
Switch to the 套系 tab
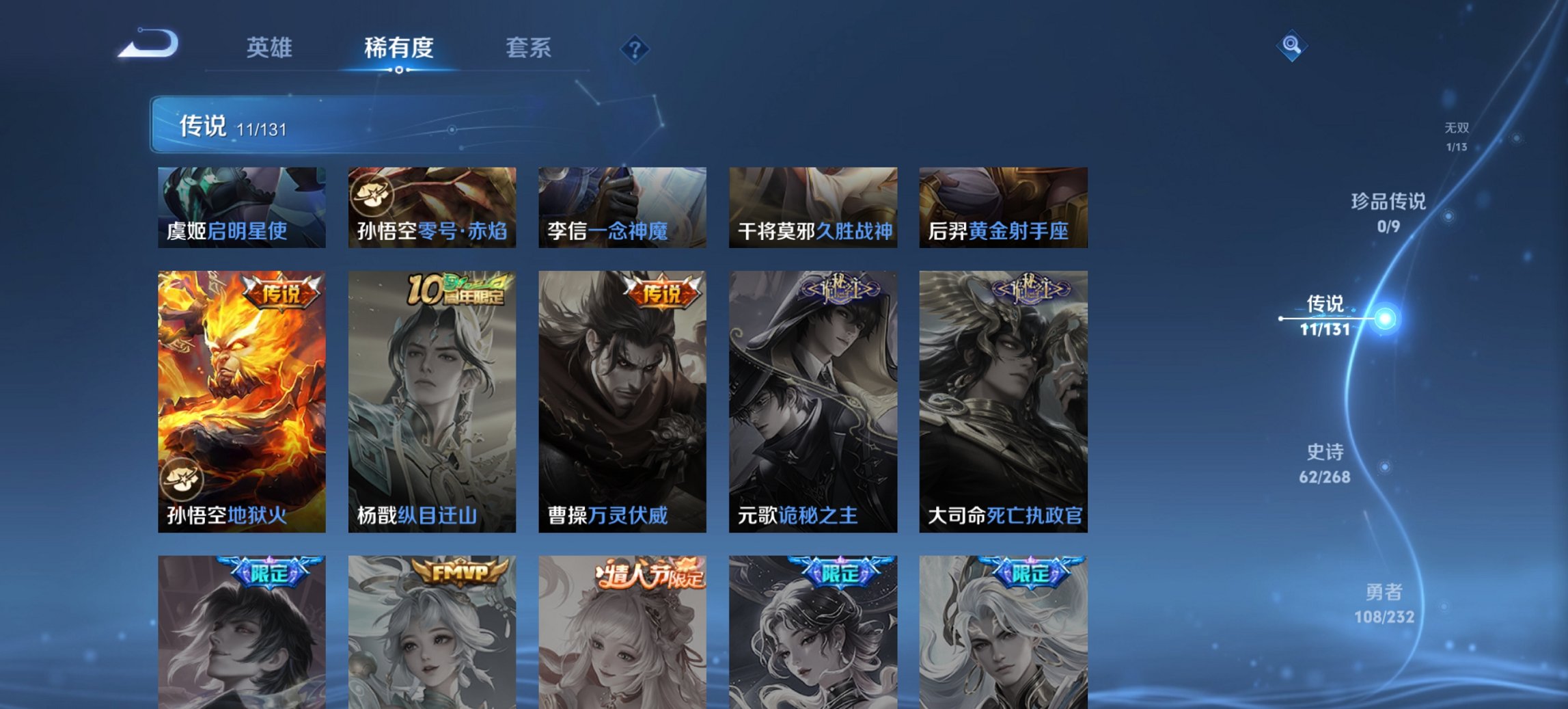click(529, 46)
